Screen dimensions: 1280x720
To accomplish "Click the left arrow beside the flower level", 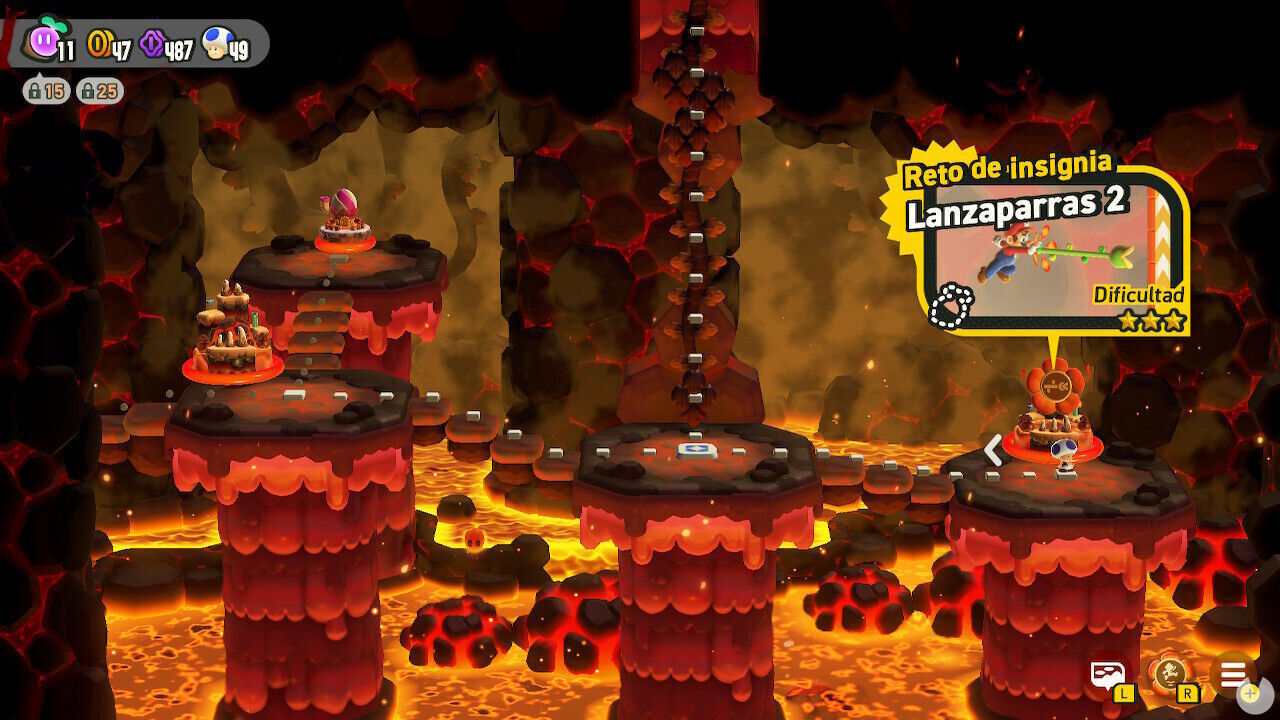I will [x=991, y=452].
